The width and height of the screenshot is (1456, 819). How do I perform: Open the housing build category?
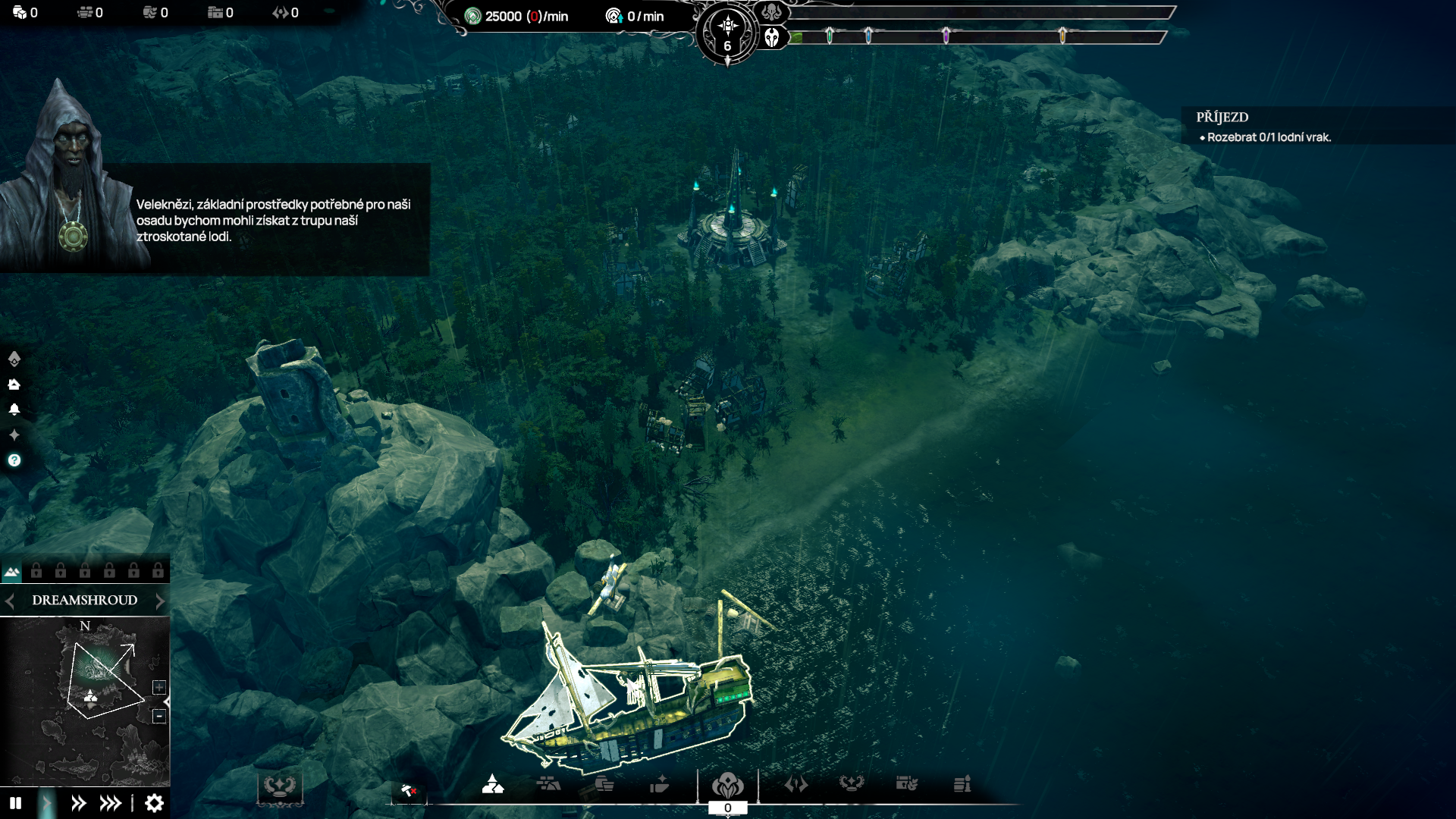click(493, 784)
